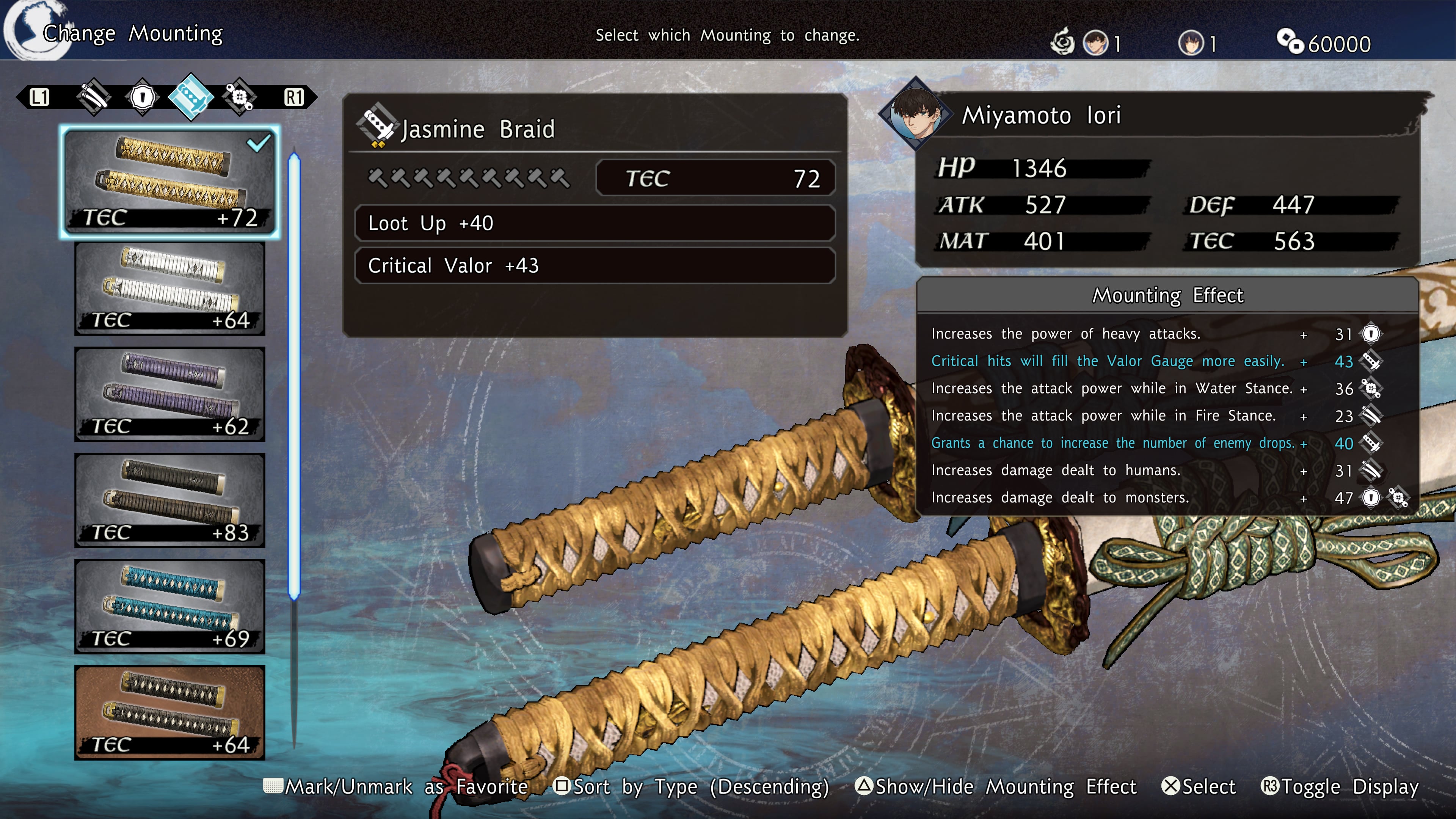The width and height of the screenshot is (1456, 819).
Task: Choose the teal braid mounting TEC +69
Action: [x=169, y=607]
